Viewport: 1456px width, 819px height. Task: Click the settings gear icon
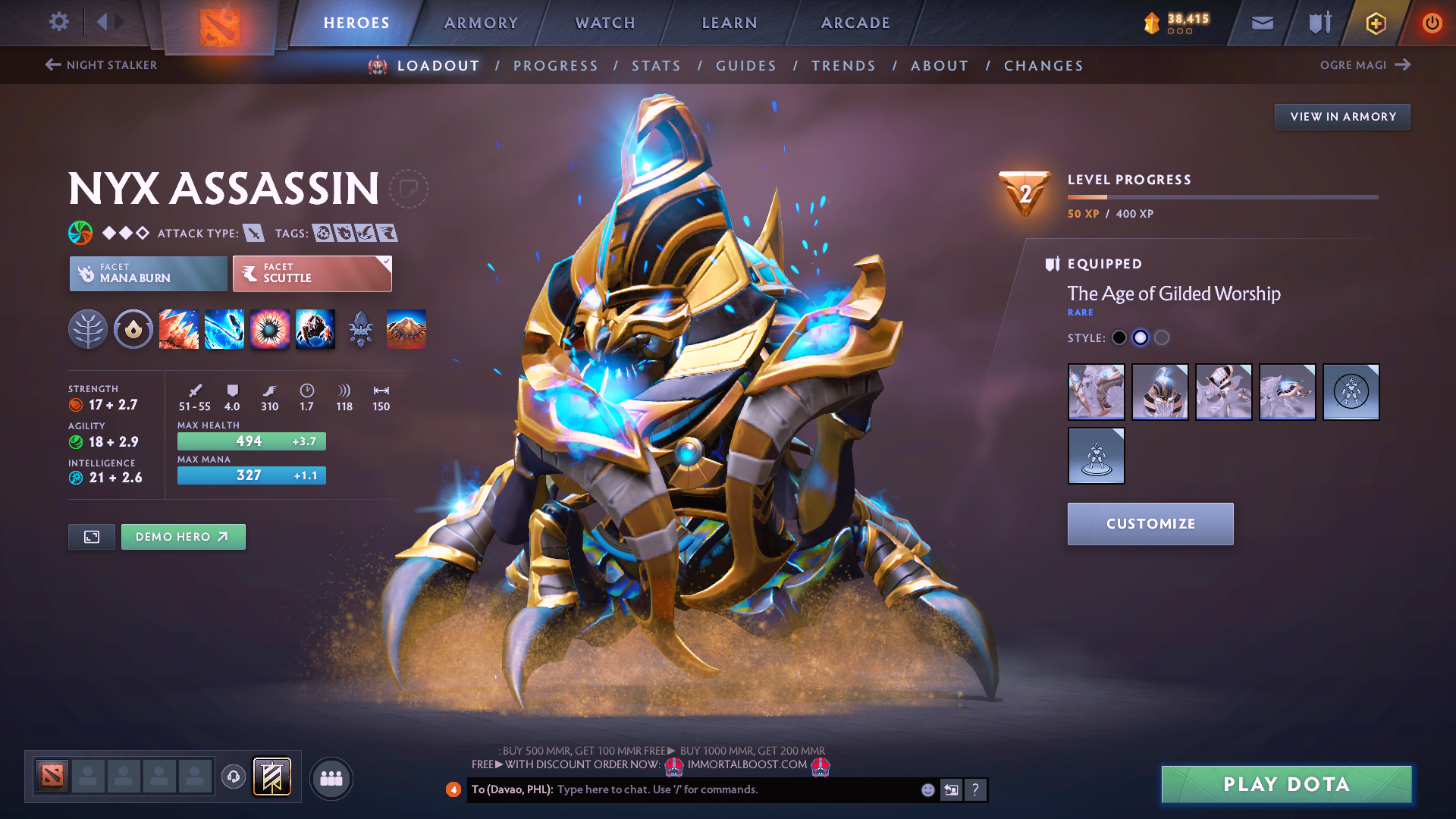(x=58, y=22)
